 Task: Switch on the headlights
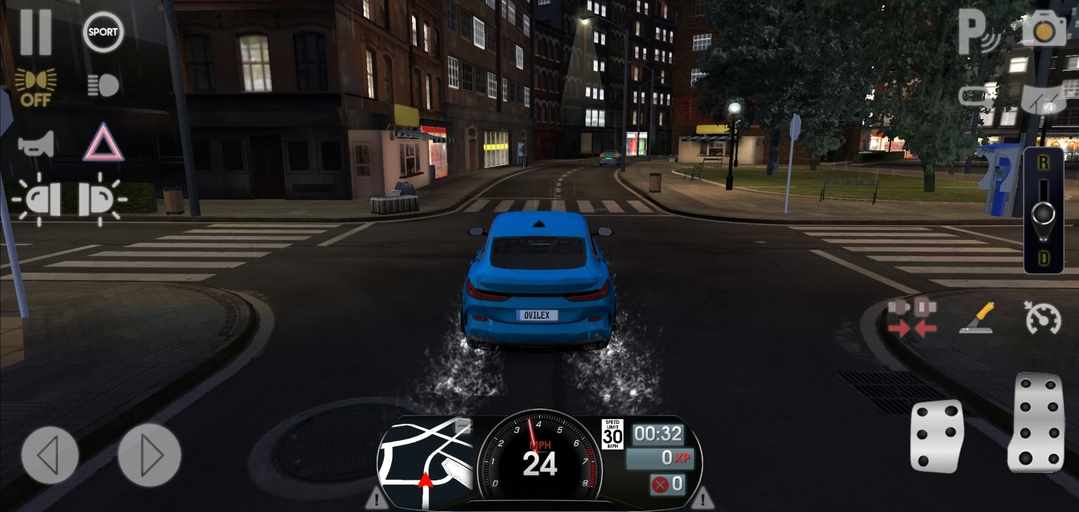103,86
